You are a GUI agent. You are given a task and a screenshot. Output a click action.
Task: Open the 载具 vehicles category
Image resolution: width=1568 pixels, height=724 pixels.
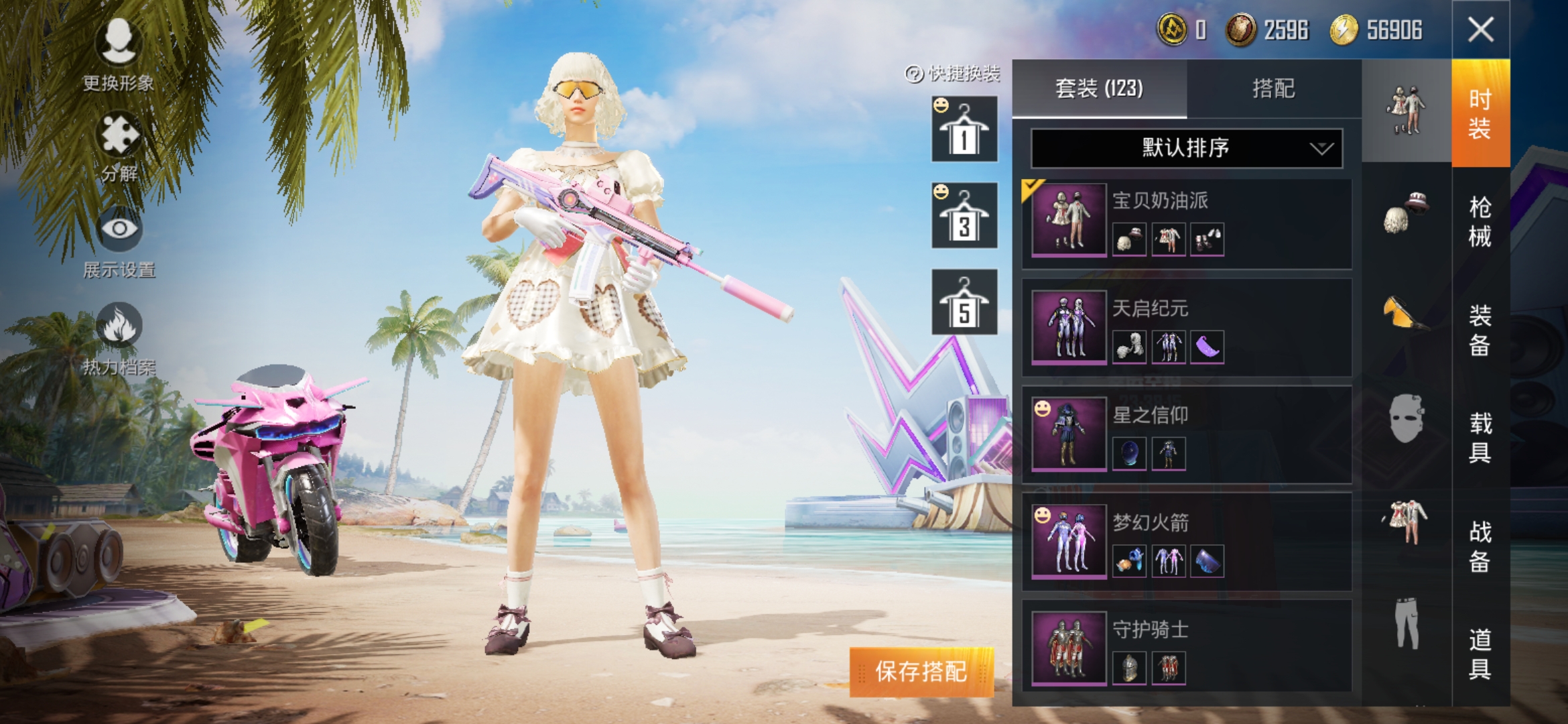pos(1480,438)
